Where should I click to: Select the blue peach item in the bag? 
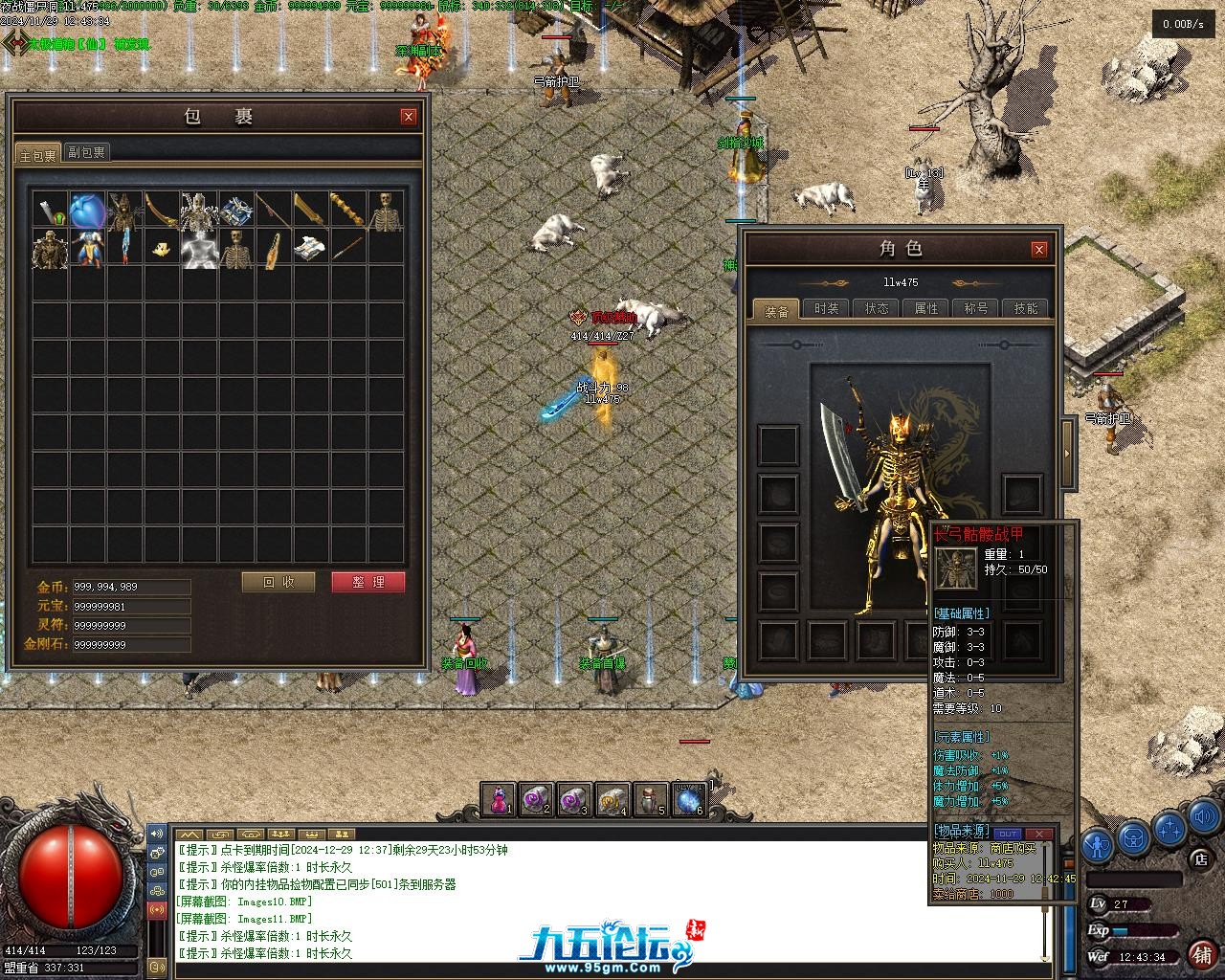tap(87, 211)
